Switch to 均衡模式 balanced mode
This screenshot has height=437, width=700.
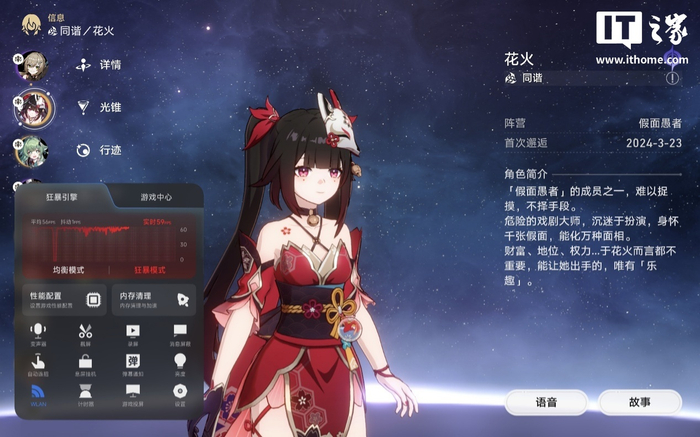tap(68, 270)
